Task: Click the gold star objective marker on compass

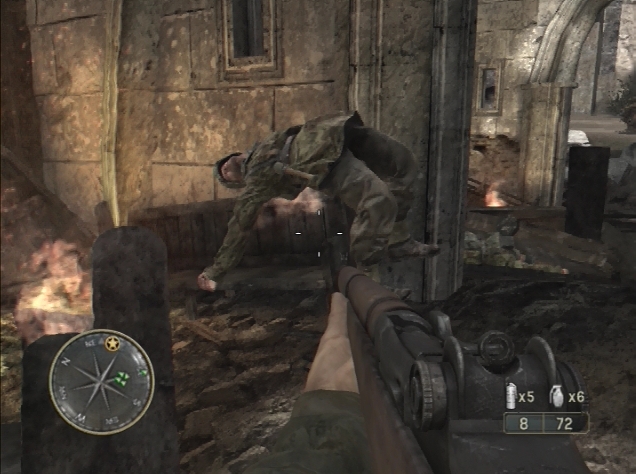Action: tap(112, 344)
